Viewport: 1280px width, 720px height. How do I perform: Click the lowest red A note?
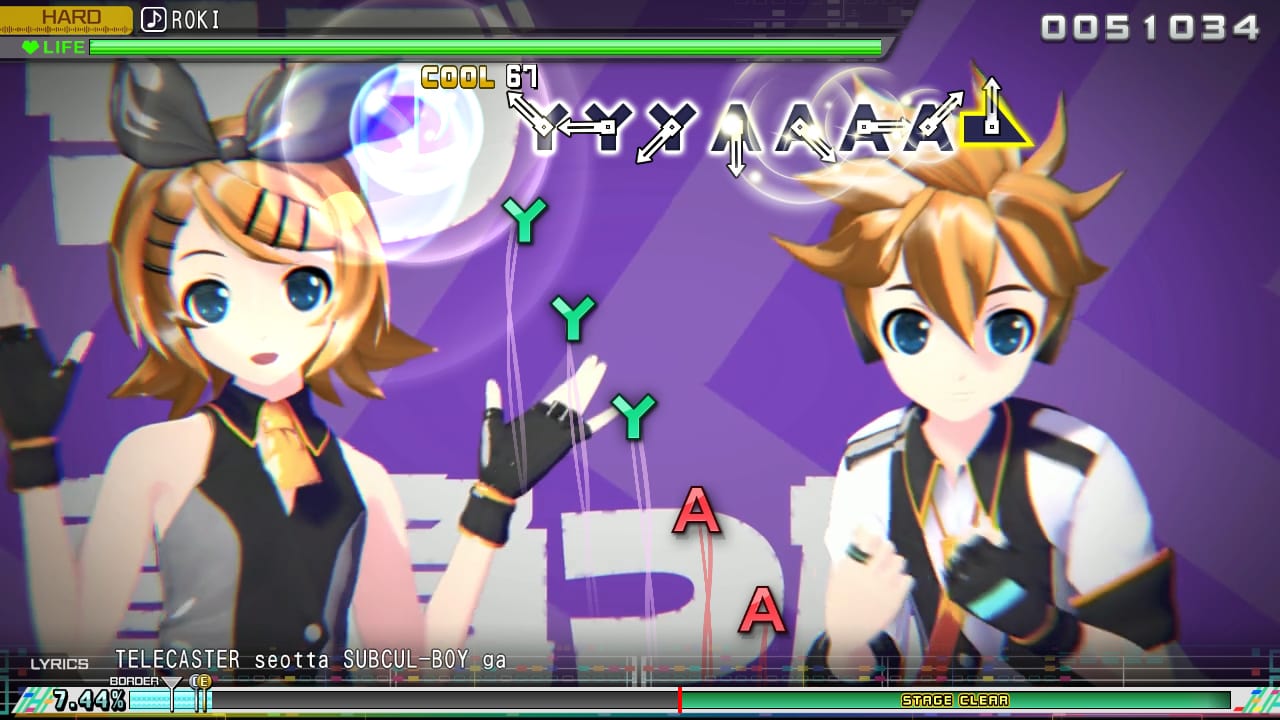pos(760,610)
